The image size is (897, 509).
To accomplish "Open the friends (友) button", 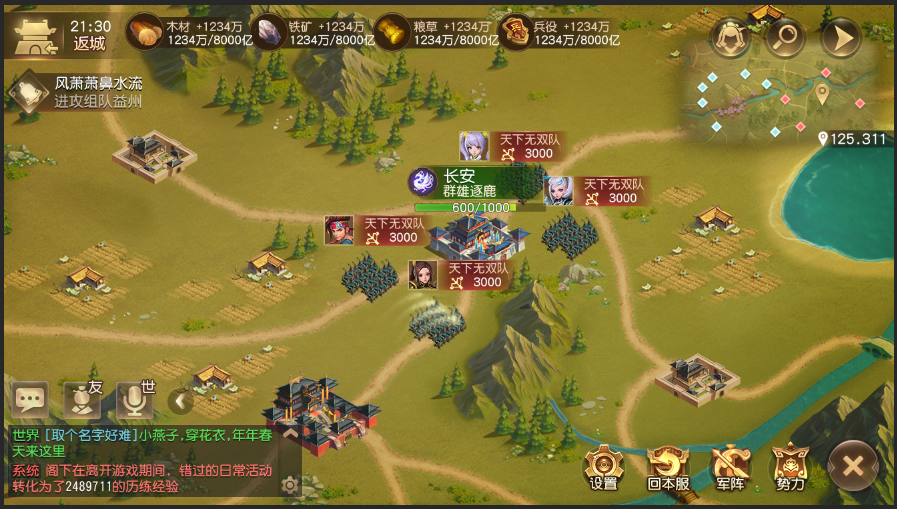I will pyautogui.click(x=82, y=401).
